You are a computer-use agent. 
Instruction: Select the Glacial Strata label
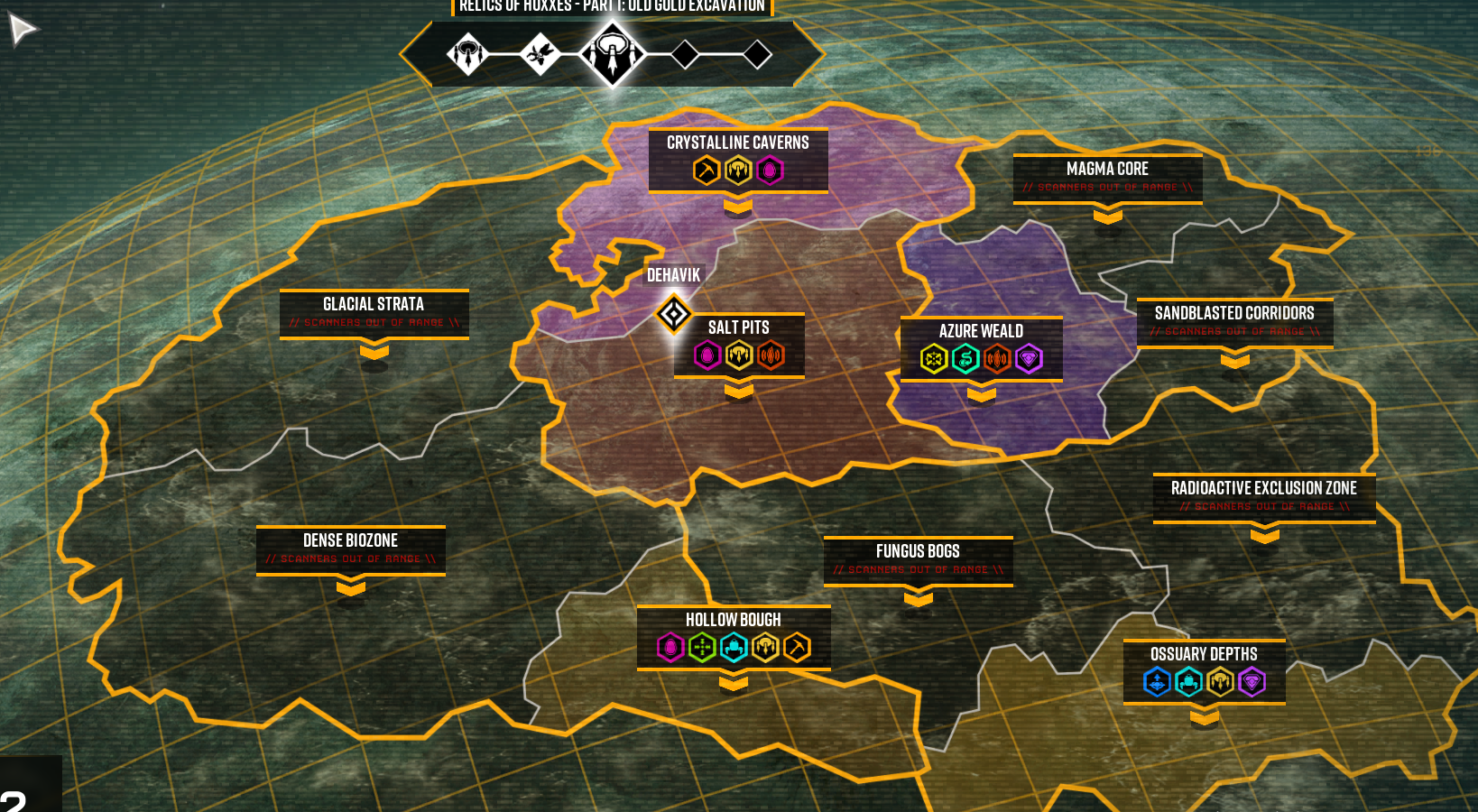(374, 305)
